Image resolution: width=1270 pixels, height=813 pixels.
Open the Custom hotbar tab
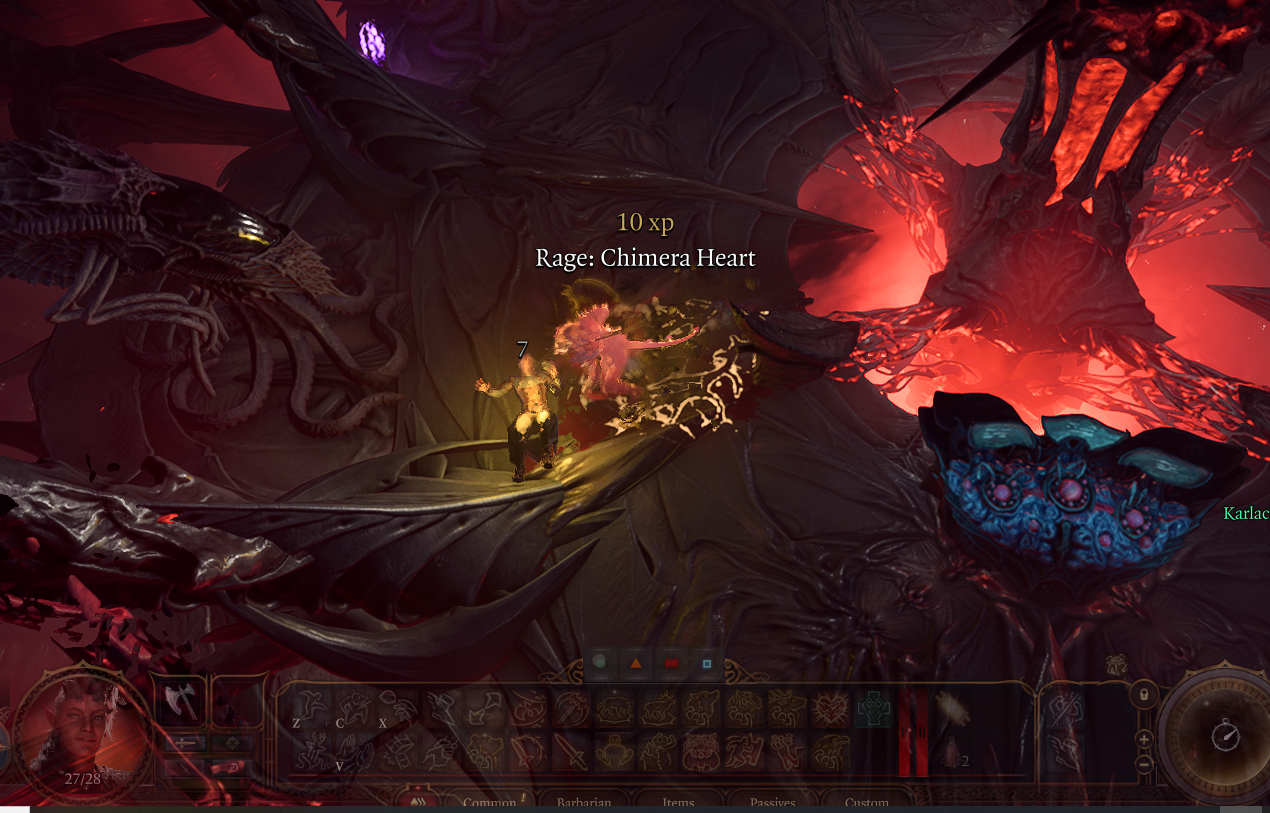(866, 803)
